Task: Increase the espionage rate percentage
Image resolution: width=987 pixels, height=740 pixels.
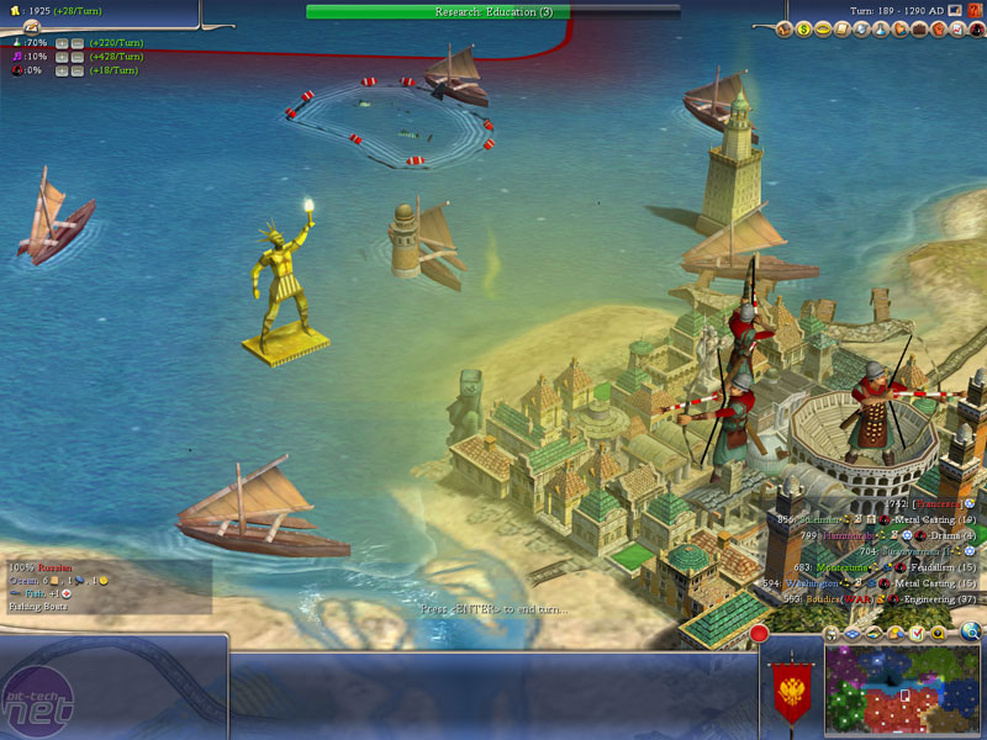Action: pos(61,71)
